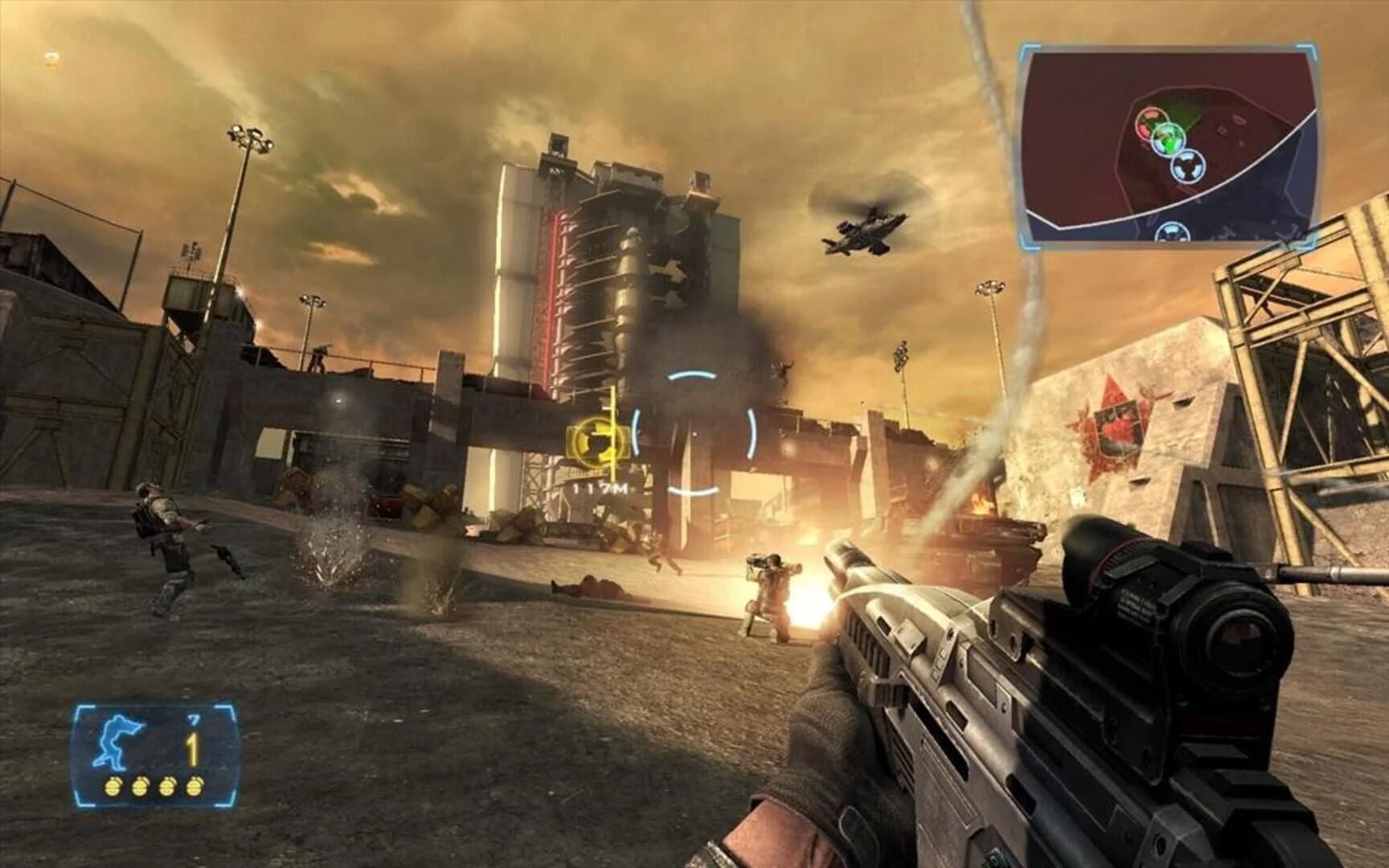Viewport: 1389px width, 868px height.
Task: Click the green objective marker on minimap
Action: tap(1169, 138)
